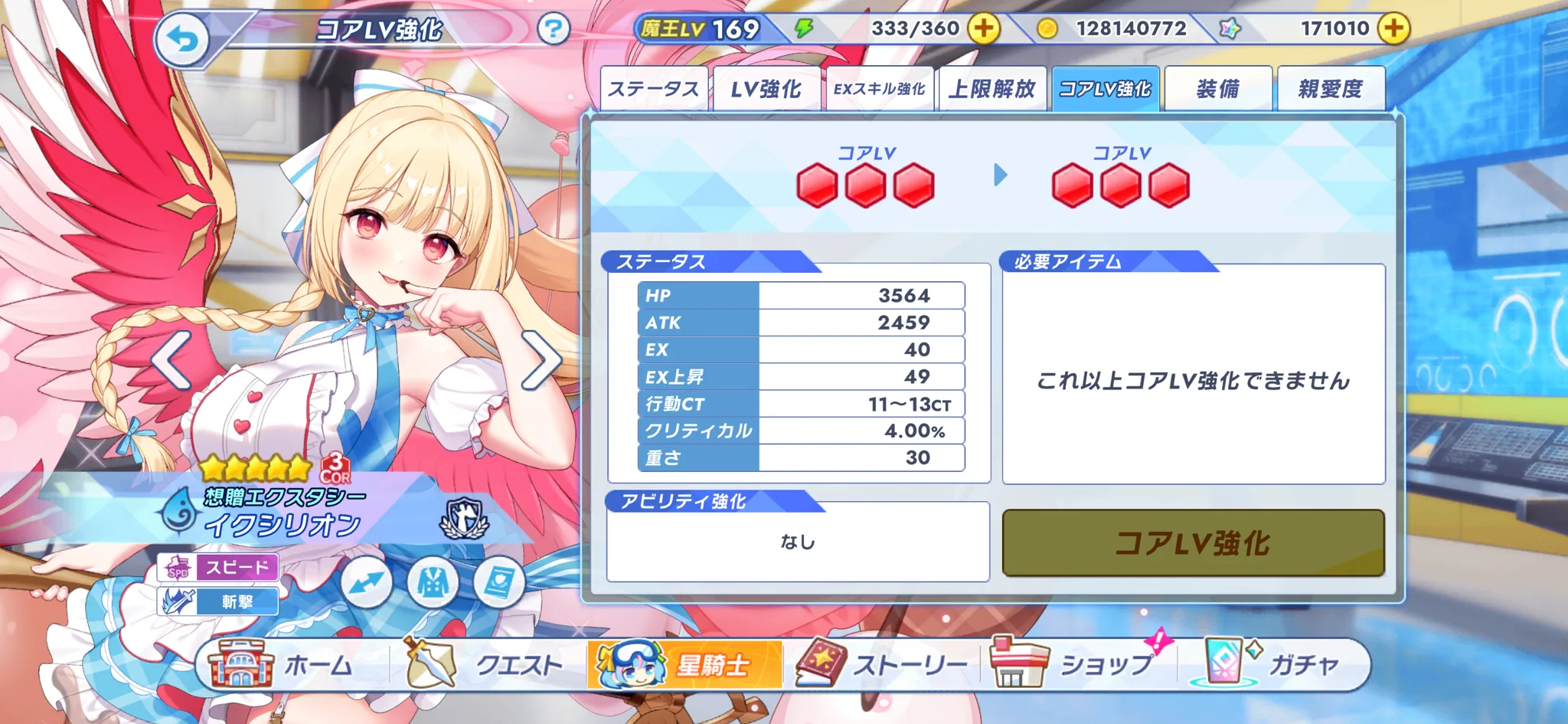Screen dimensions: 1568x724
Task: View the previous character with left arrow
Action: tap(170, 360)
